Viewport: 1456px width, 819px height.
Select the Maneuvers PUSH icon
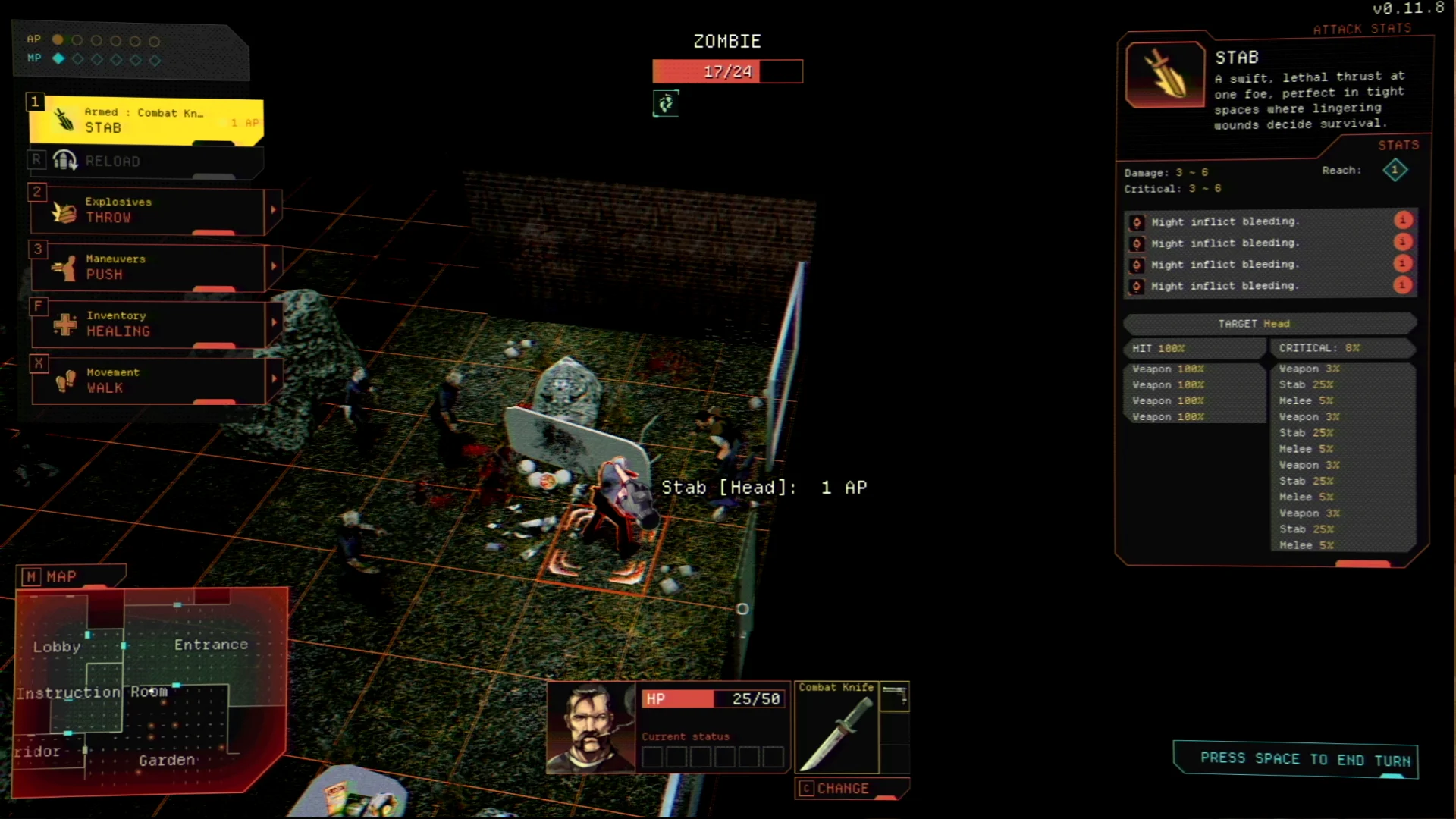tap(64, 267)
